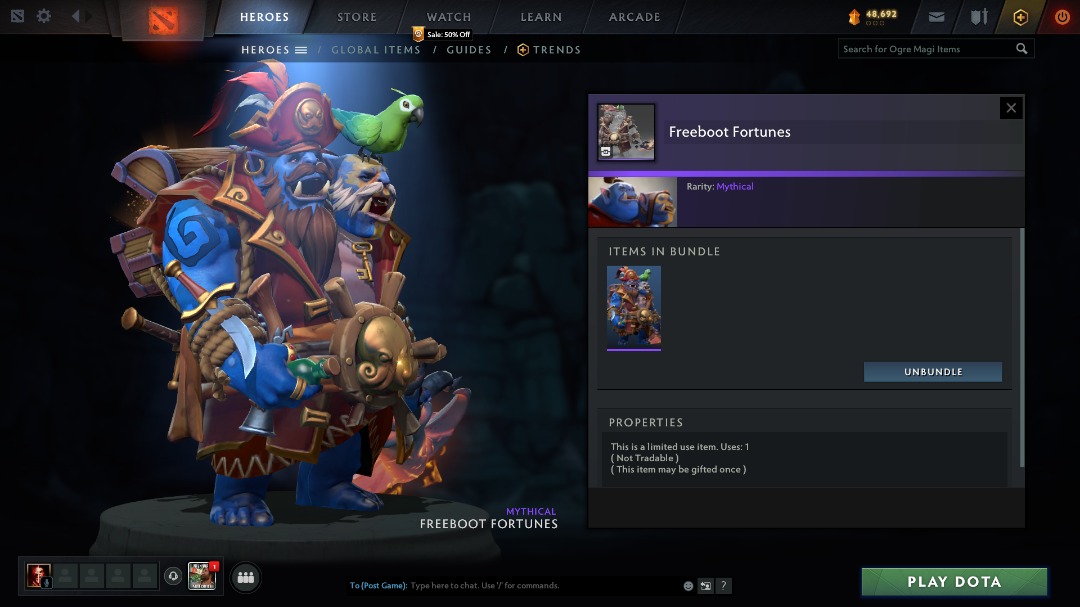Viewport: 1080px width, 607px height.
Task: Click the red power quit button
Action: point(1062,17)
